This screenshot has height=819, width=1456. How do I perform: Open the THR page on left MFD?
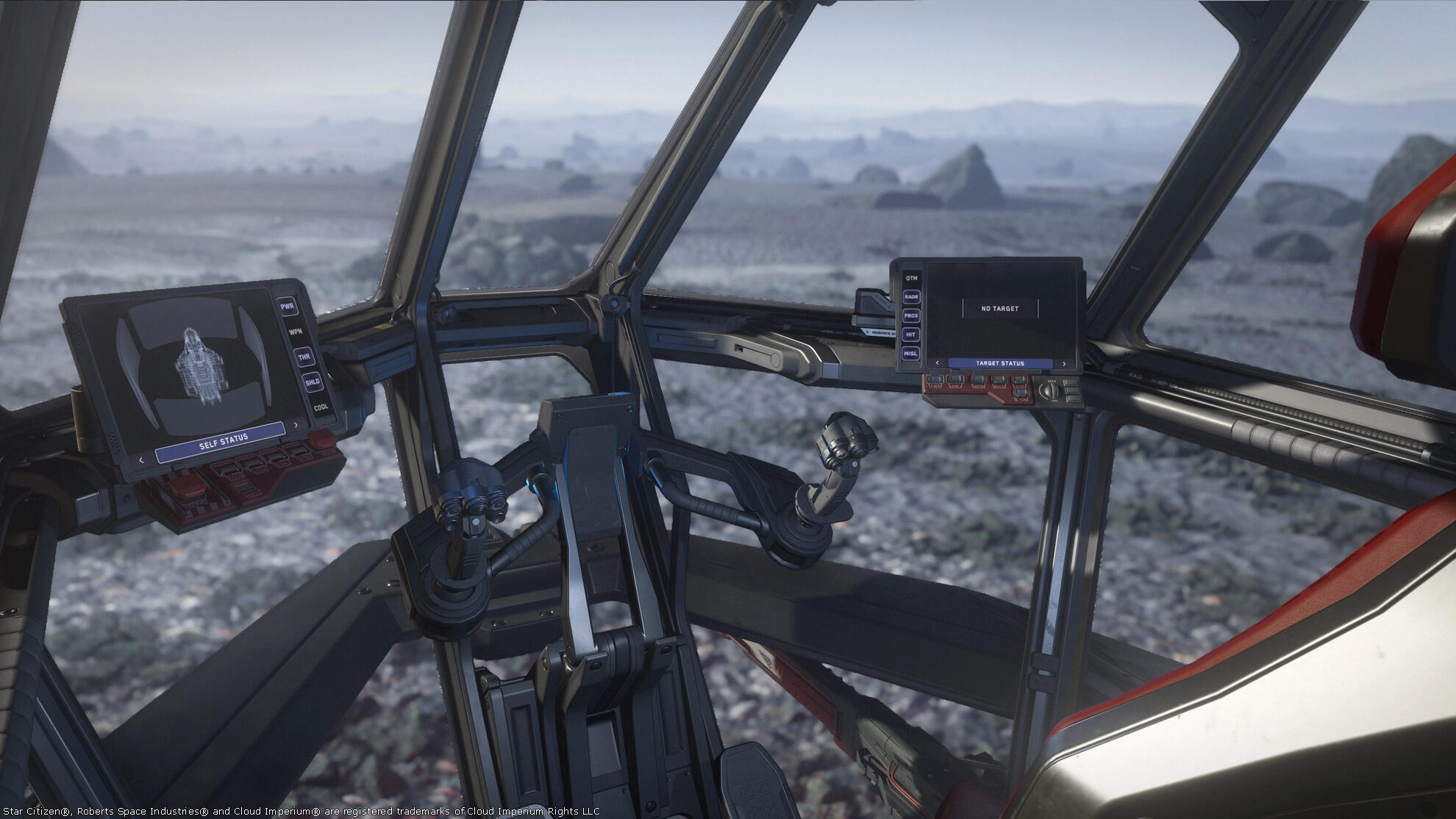tap(304, 357)
